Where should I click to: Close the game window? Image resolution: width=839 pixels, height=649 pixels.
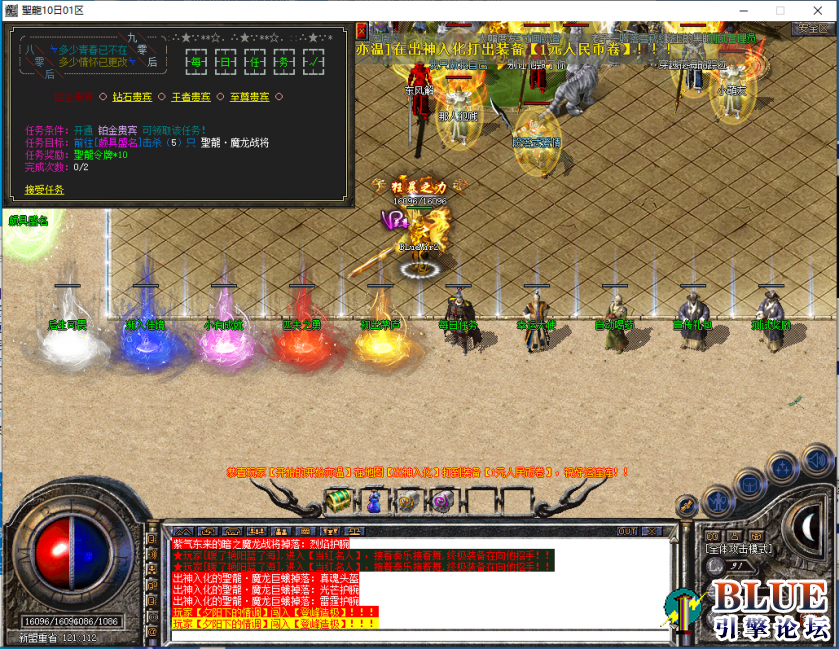[x=815, y=9]
